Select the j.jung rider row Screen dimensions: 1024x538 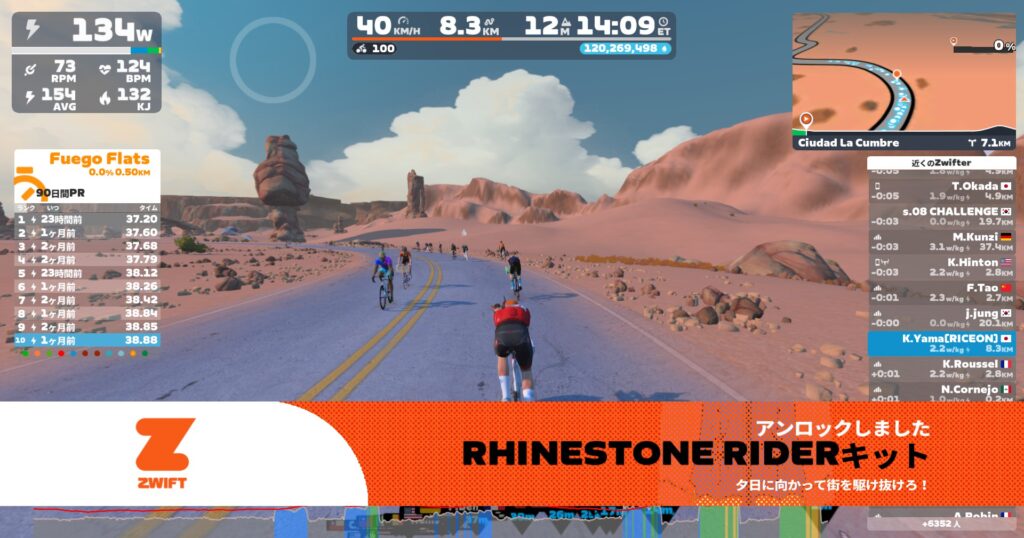941,318
